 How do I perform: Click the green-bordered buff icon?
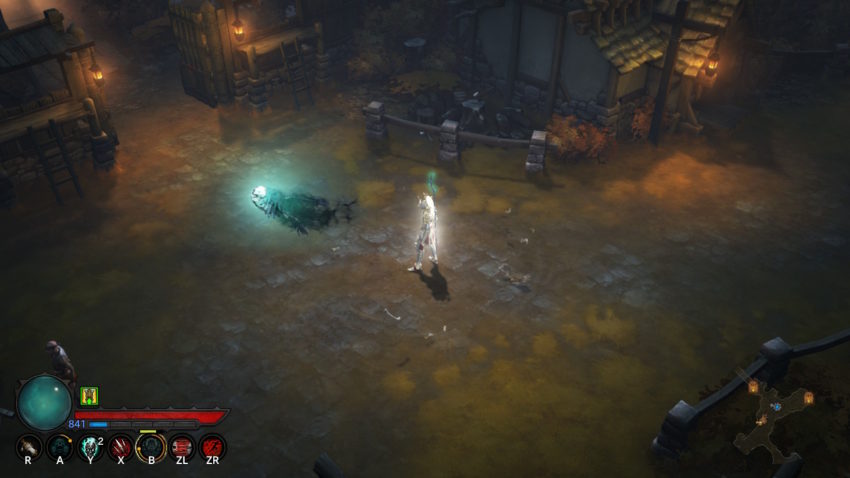(88, 396)
